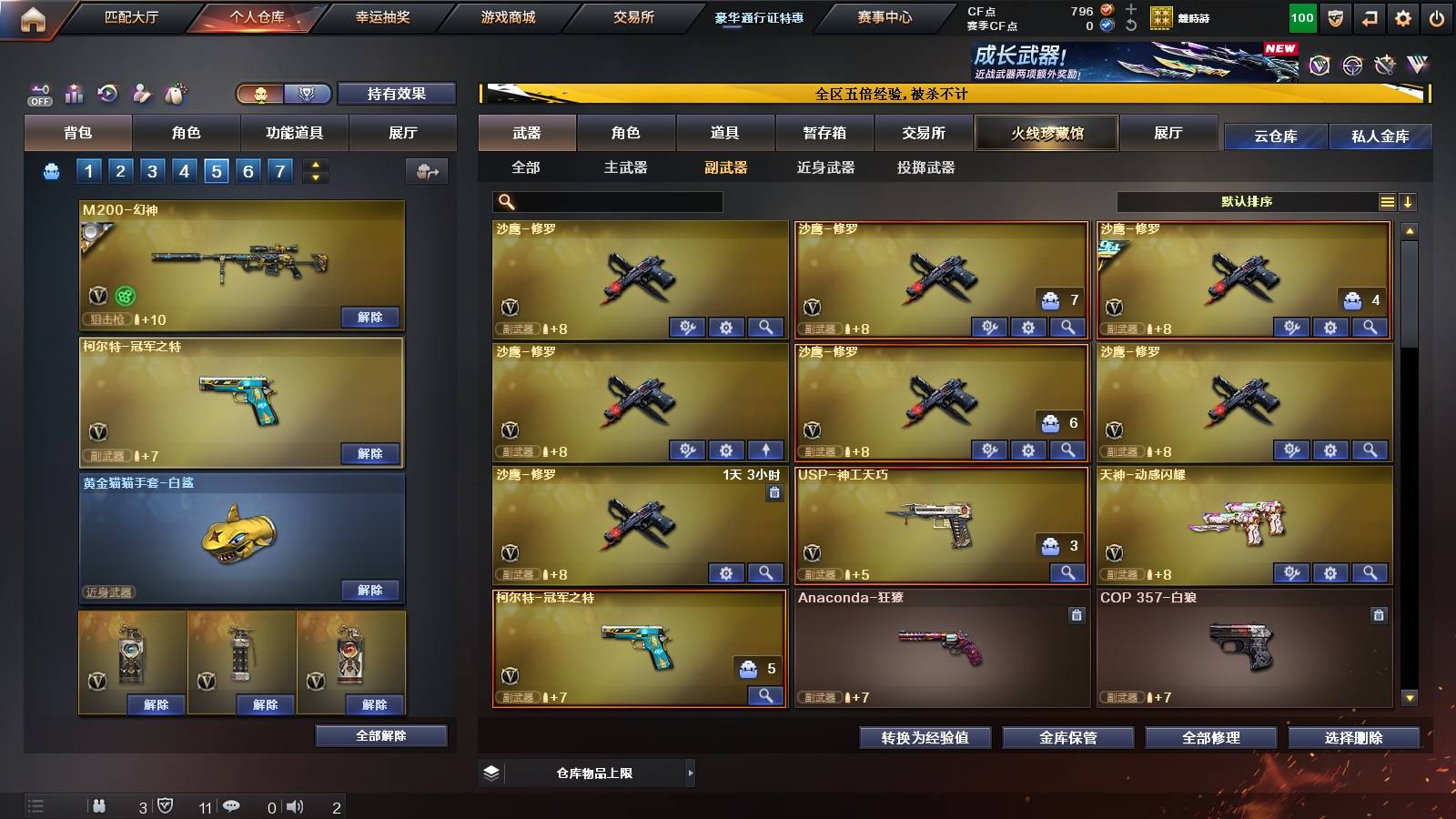Click the friends icon in the bottom status bar
The height and width of the screenshot is (819, 1456).
[100, 805]
